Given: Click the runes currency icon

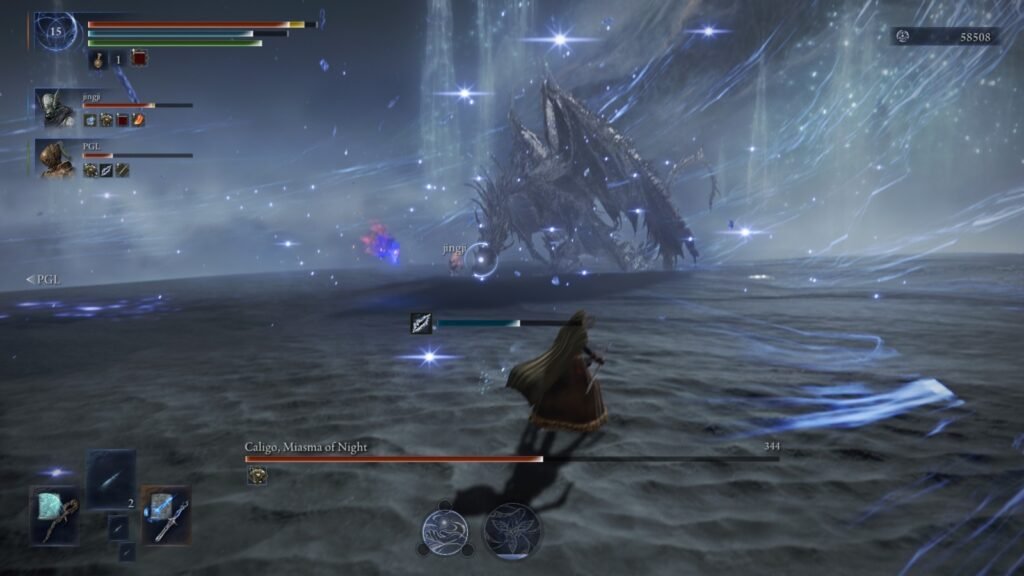Looking at the screenshot, I should [903, 36].
